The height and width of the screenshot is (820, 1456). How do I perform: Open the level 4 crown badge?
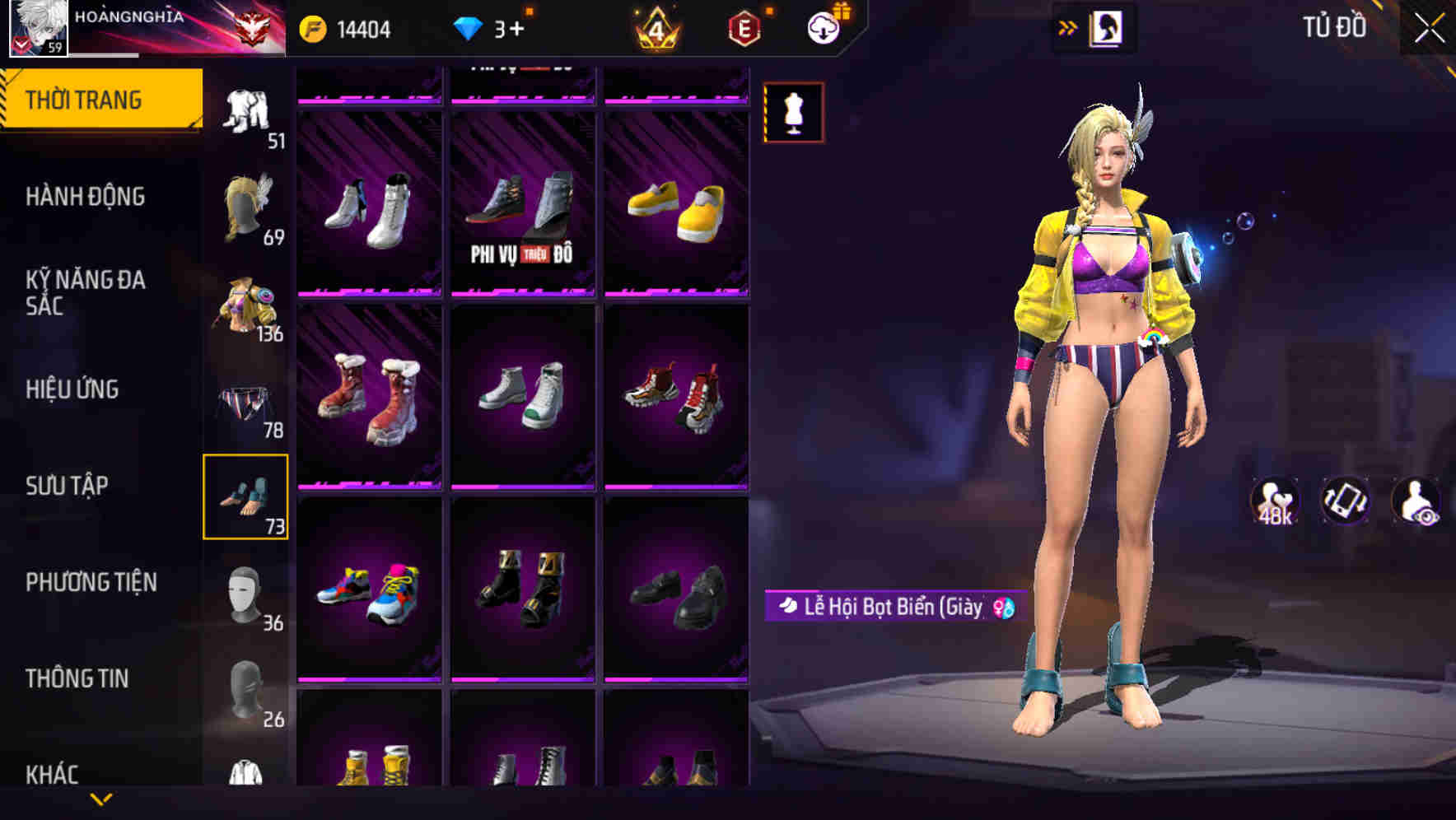pos(656,28)
